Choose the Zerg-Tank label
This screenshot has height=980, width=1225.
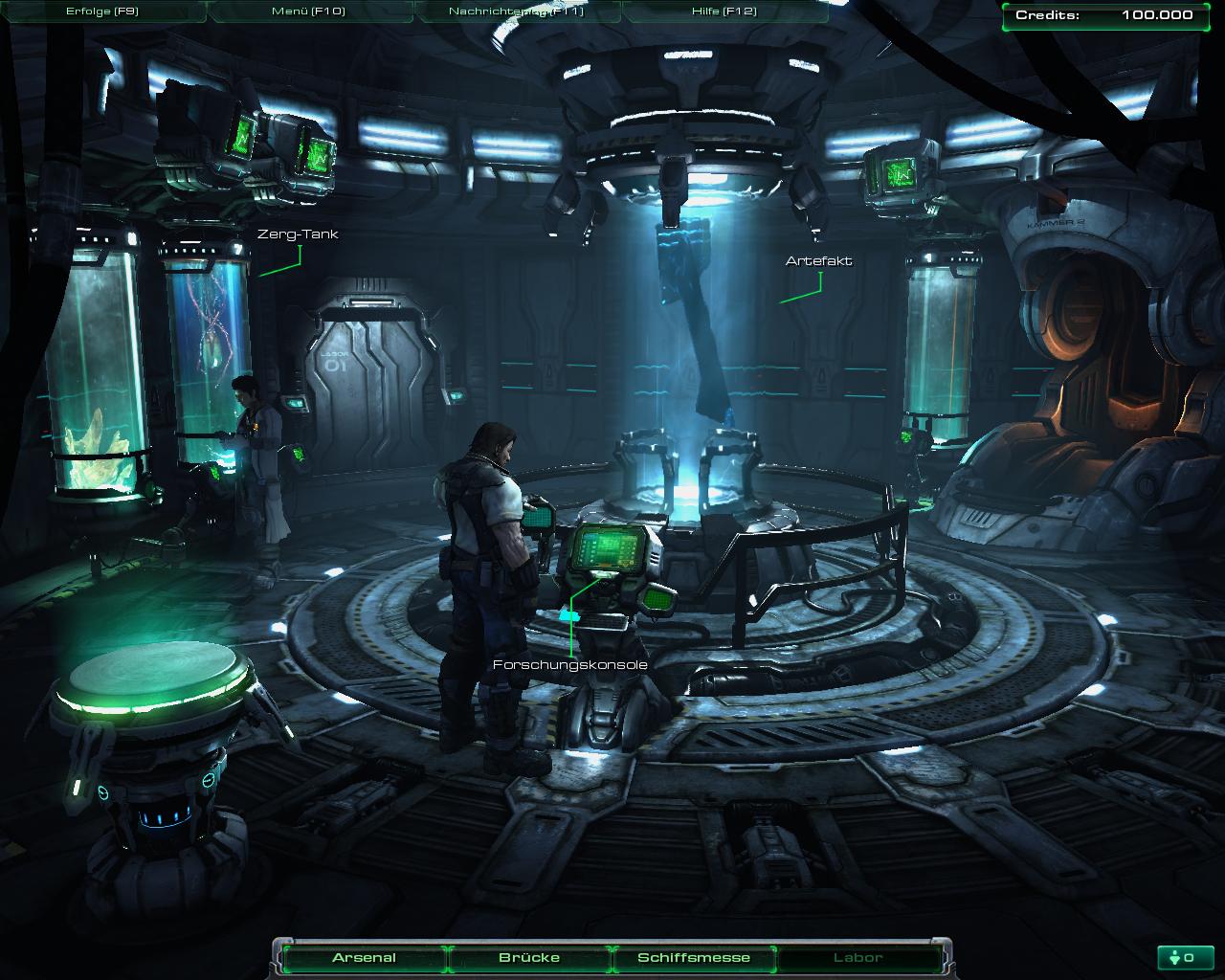(x=298, y=234)
